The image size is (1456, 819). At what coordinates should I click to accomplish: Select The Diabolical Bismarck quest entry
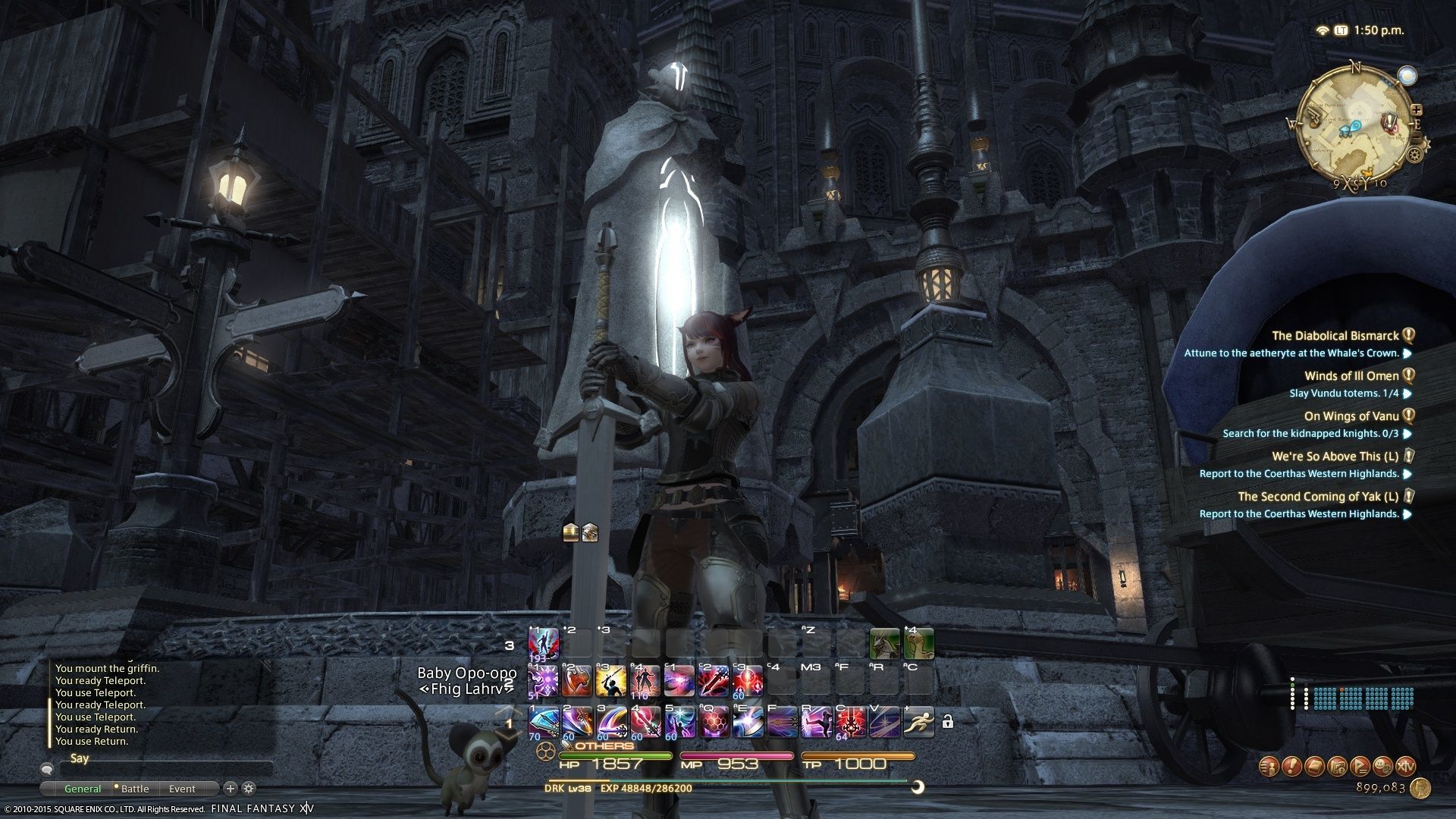(1335, 336)
